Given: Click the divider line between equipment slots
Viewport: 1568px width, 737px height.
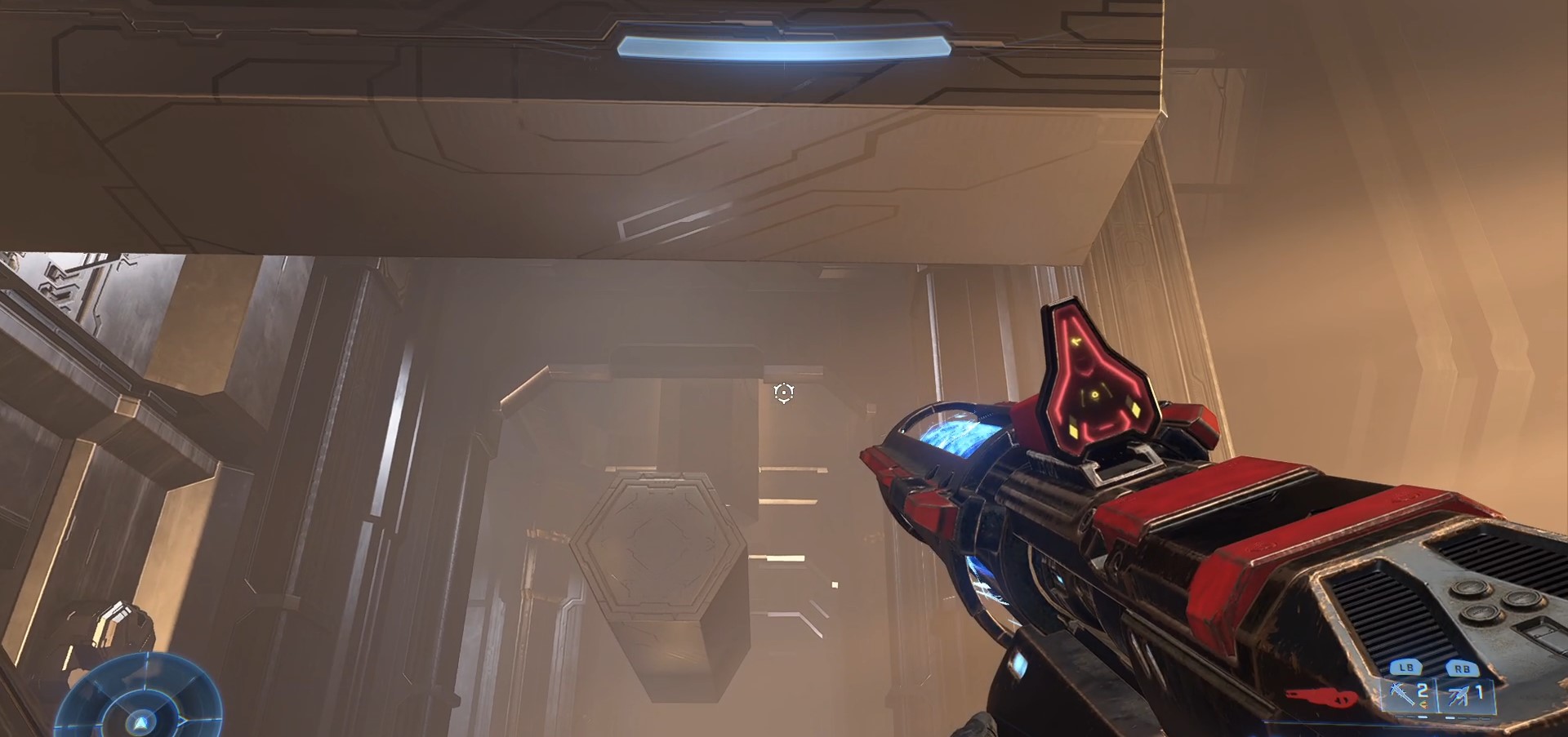Looking at the screenshot, I should (x=1438, y=698).
